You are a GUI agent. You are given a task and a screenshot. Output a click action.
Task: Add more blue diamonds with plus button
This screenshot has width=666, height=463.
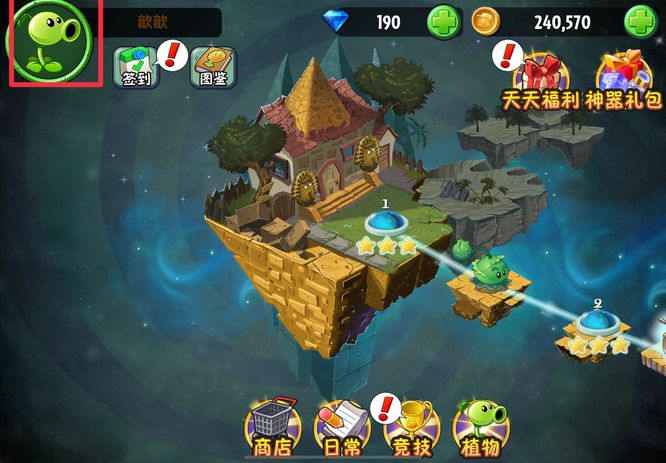(444, 21)
